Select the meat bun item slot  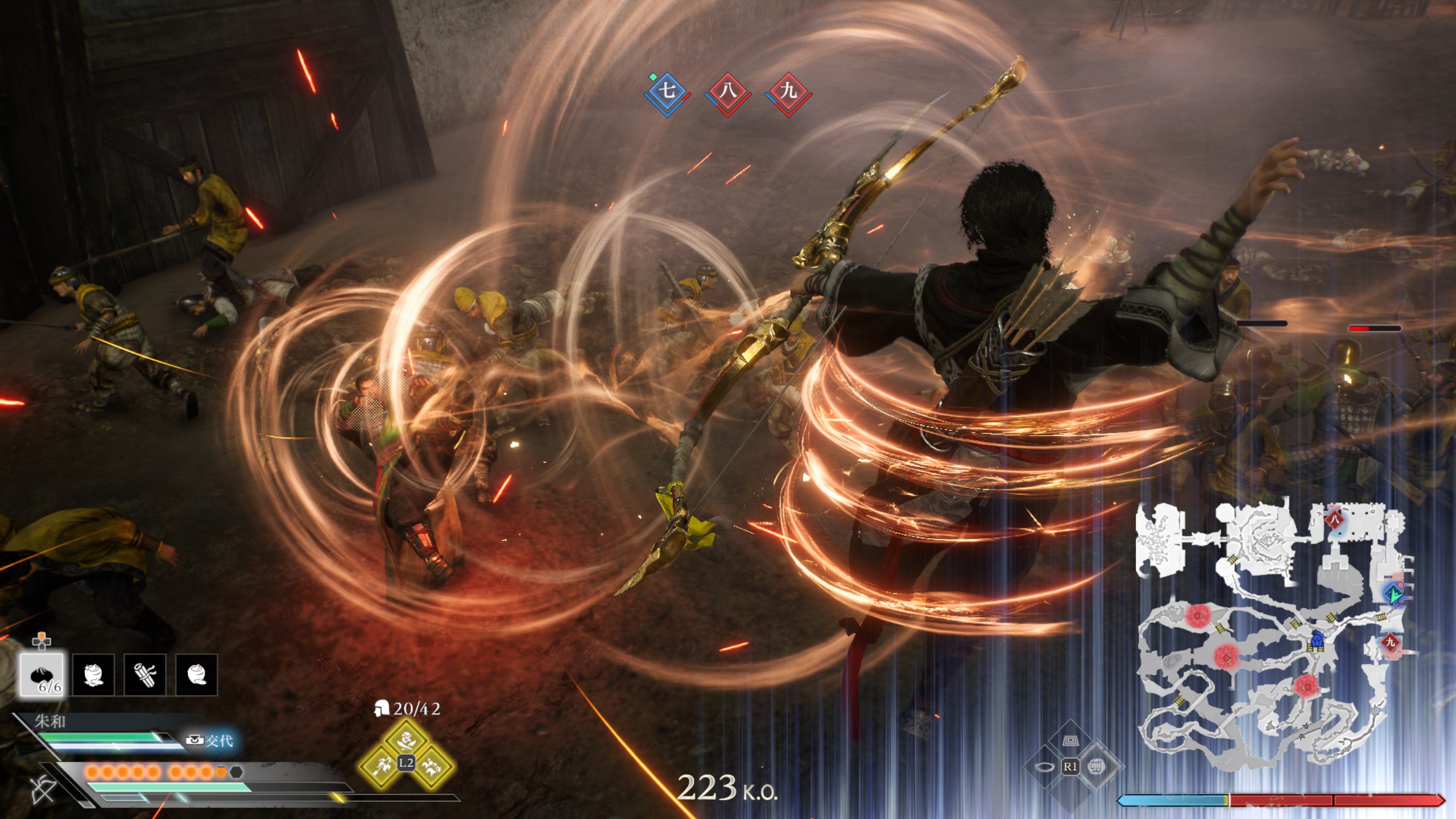coord(43,675)
